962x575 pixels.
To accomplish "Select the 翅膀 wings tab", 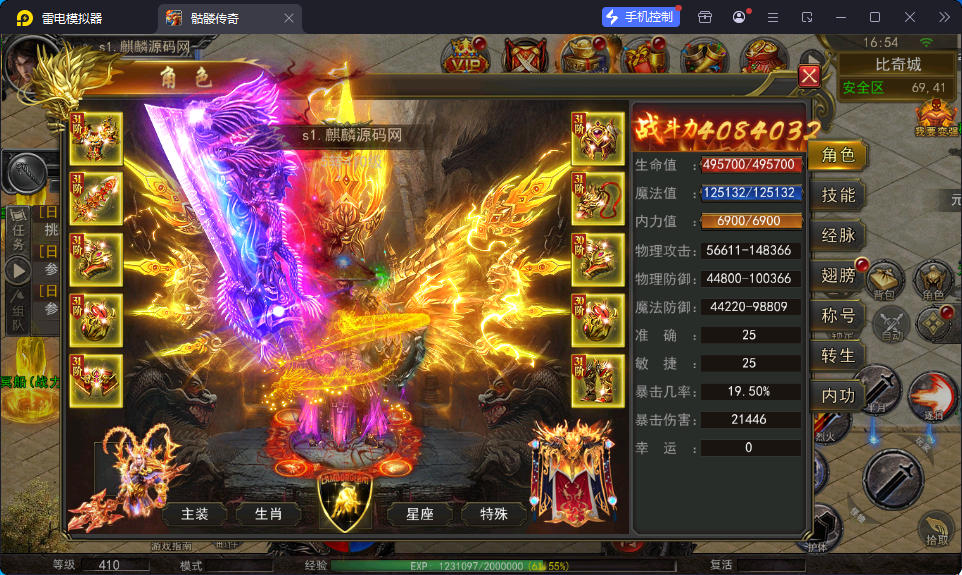I will [x=837, y=276].
